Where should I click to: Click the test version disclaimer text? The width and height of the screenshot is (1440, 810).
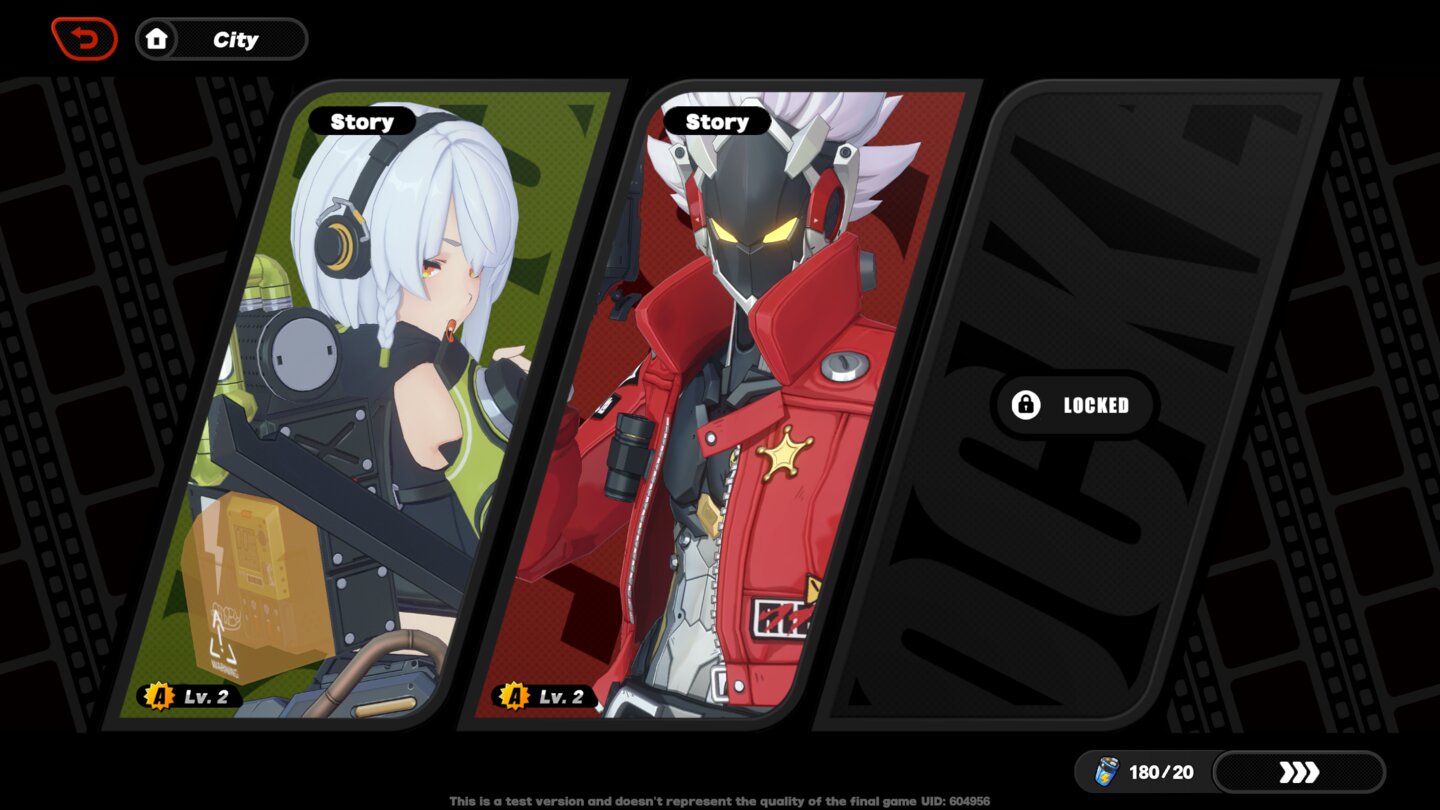(720, 800)
